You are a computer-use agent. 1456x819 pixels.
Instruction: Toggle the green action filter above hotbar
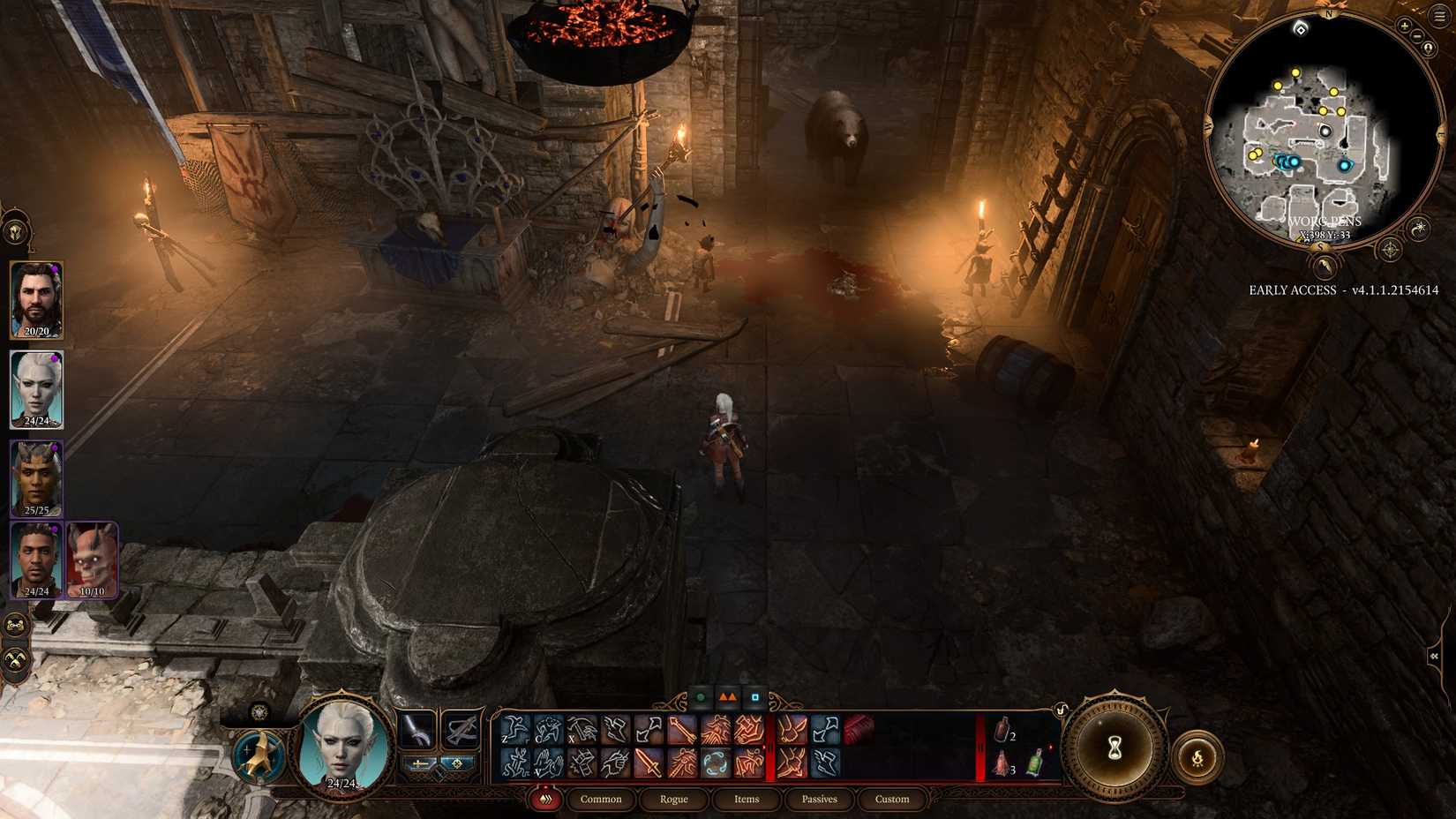pos(701,697)
